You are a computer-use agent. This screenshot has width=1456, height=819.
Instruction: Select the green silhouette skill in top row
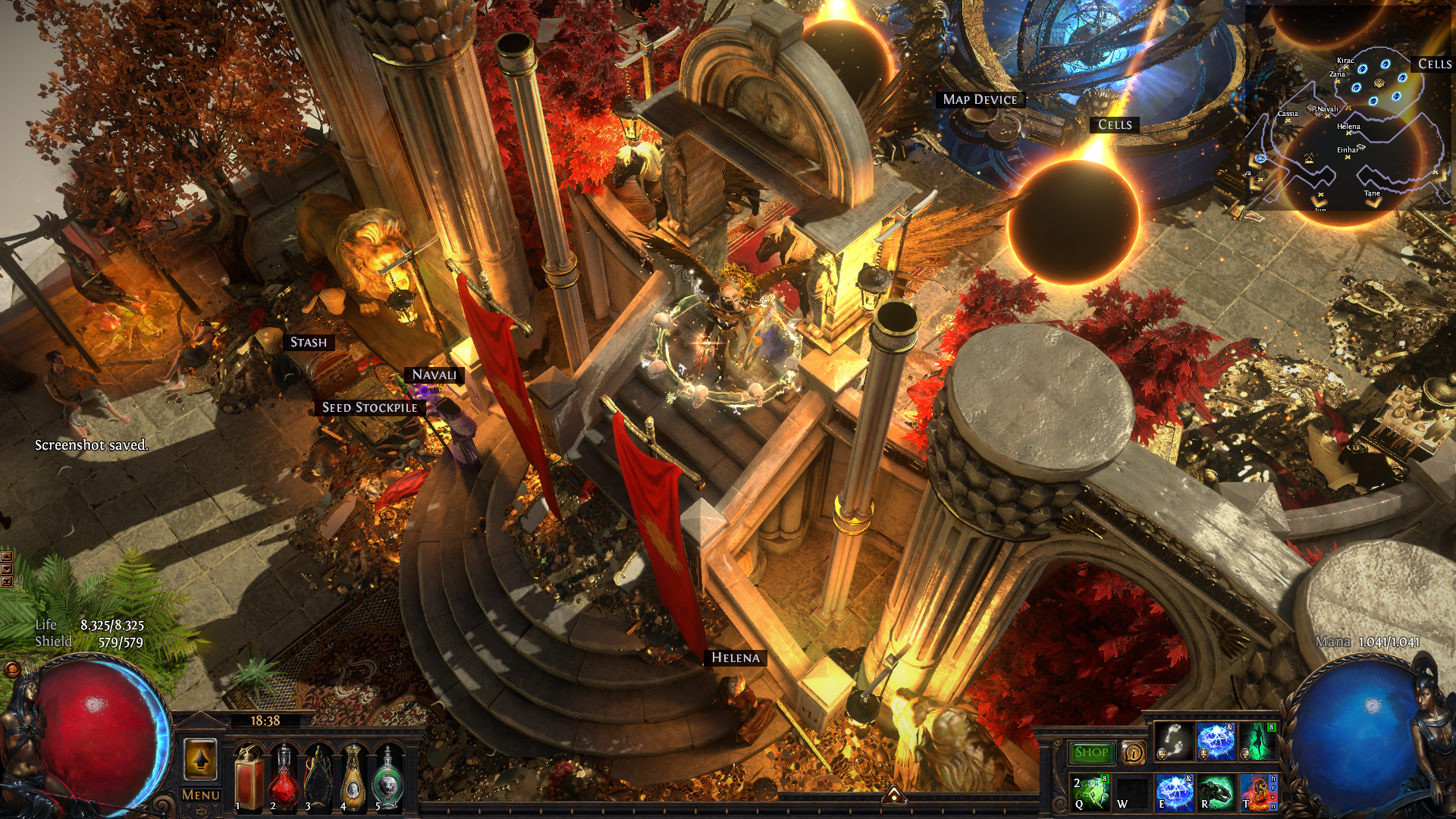[1258, 741]
